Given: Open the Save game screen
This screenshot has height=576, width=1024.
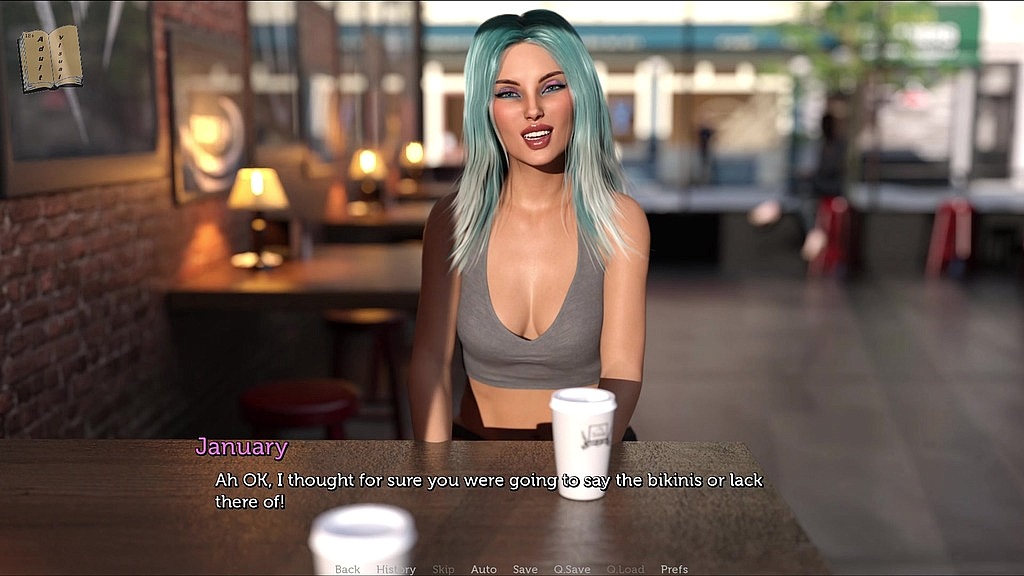Looking at the screenshot, I should click(x=525, y=569).
